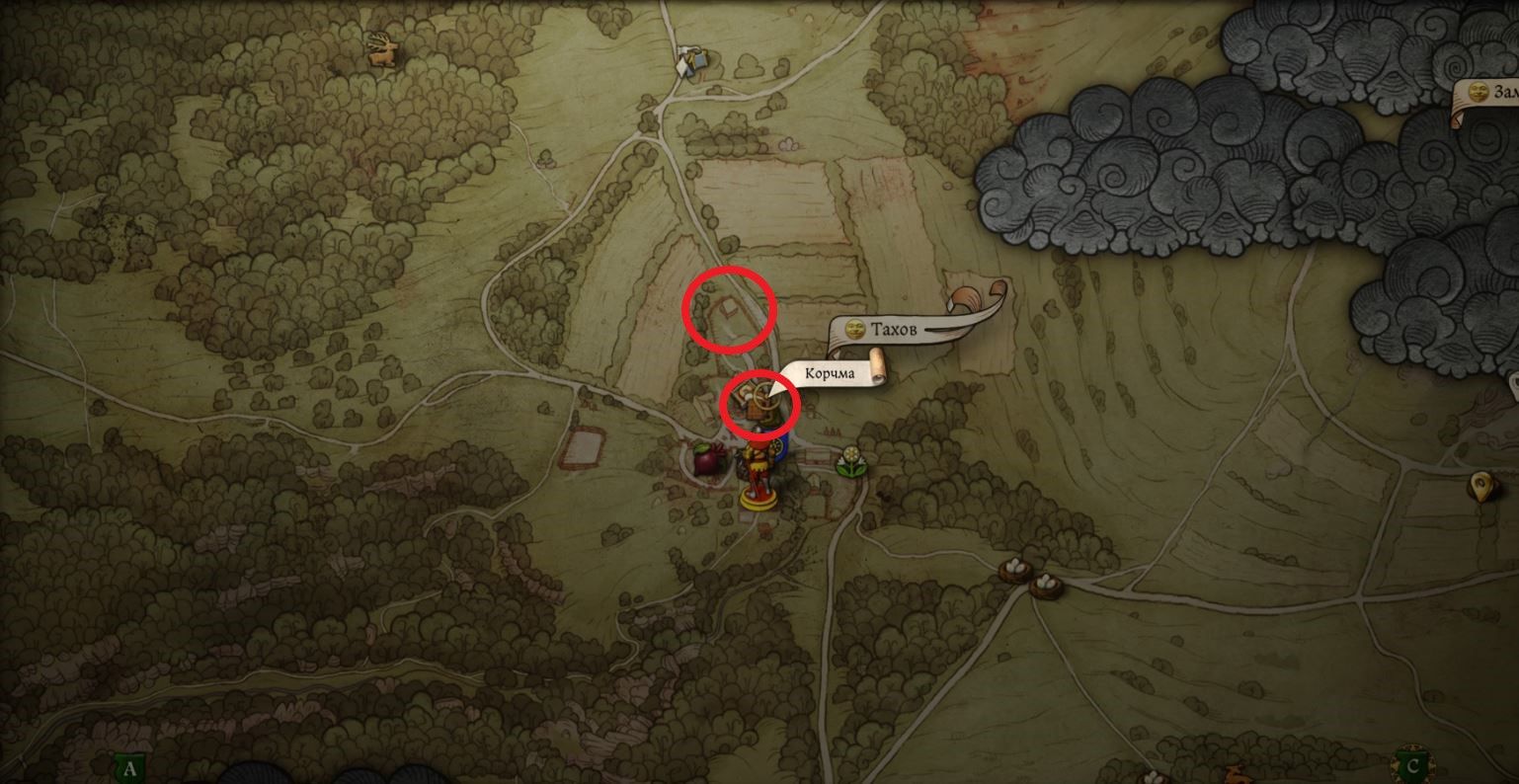Select the white flower herbalist marker

coord(848,462)
